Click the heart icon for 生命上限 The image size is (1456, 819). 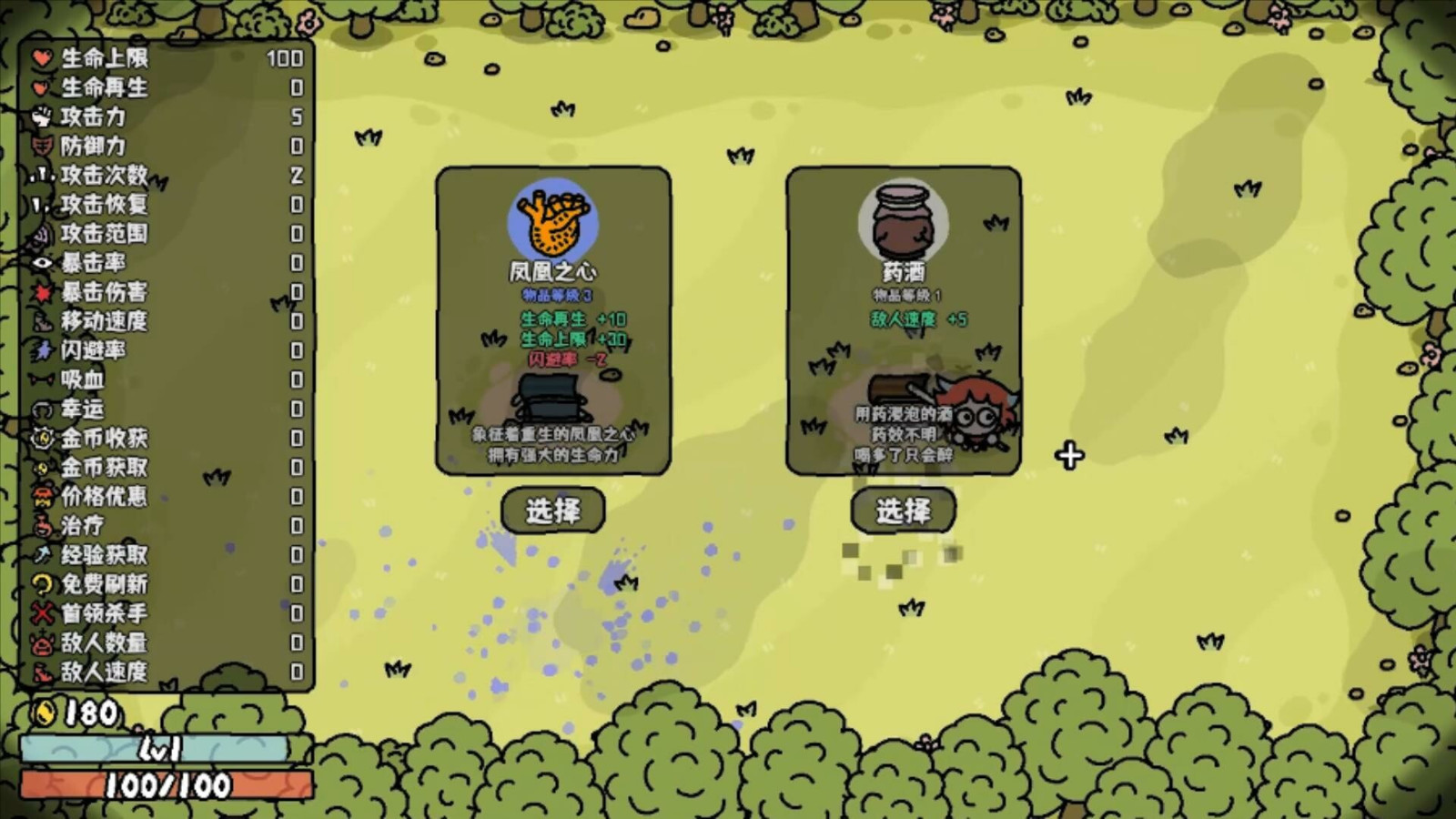(41, 59)
